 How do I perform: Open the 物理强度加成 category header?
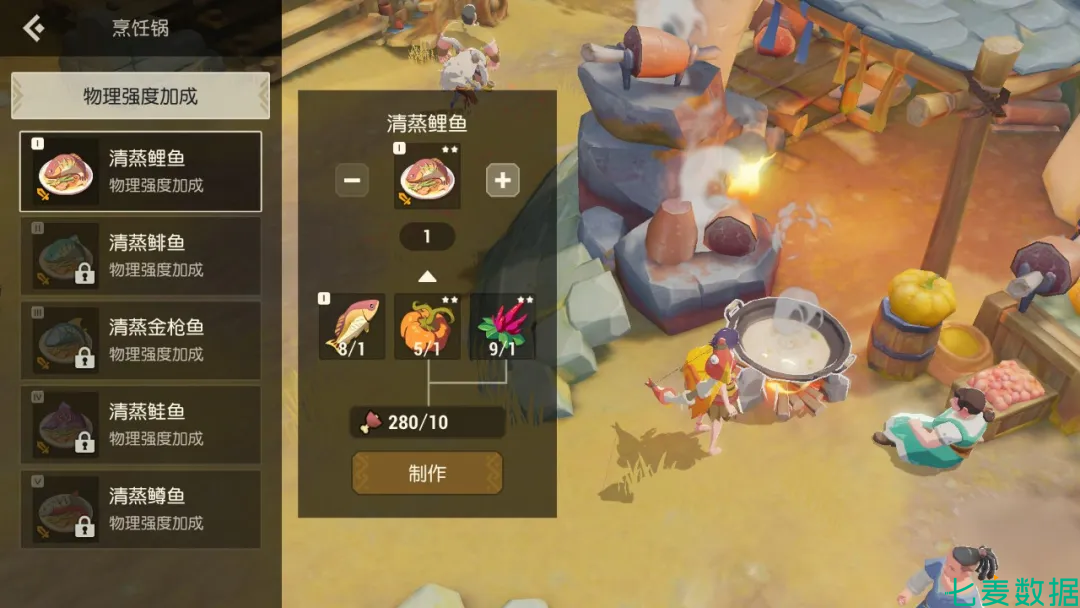click(x=140, y=96)
